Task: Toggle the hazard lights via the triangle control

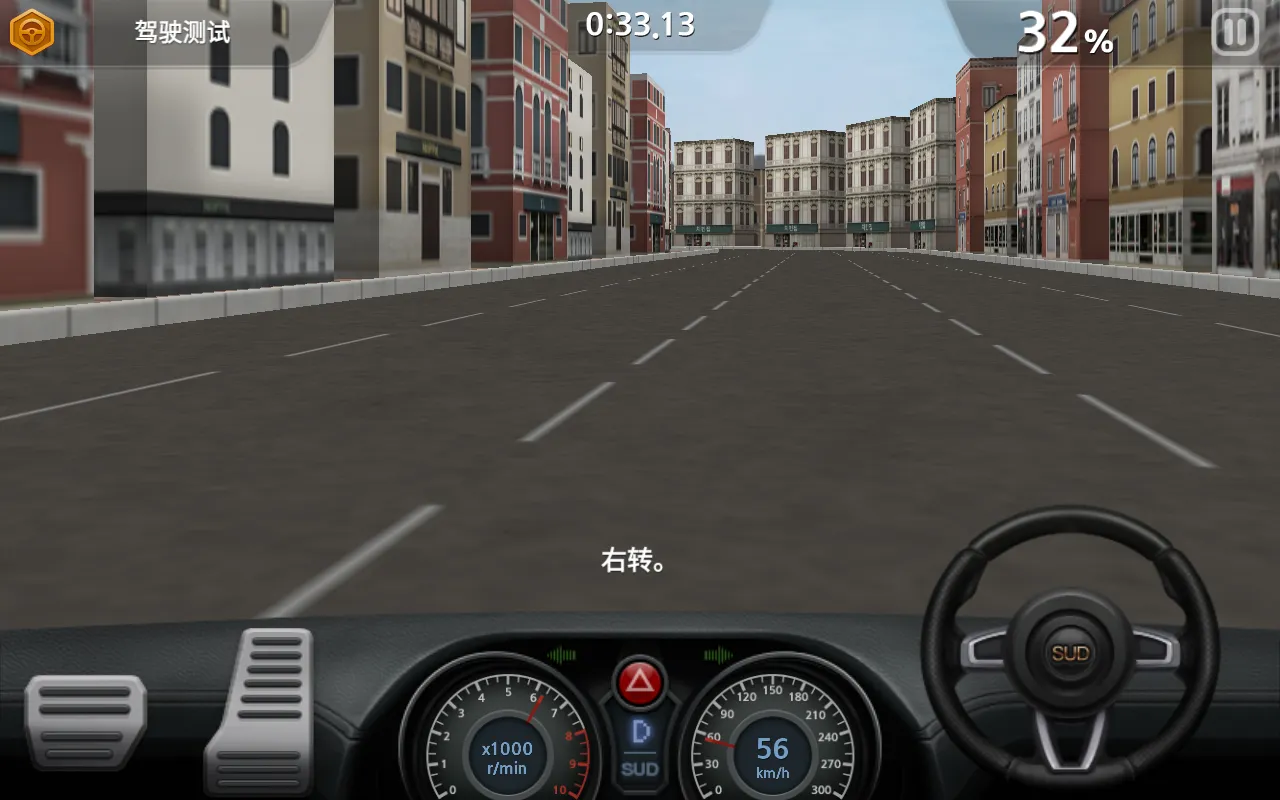Action: [x=639, y=680]
